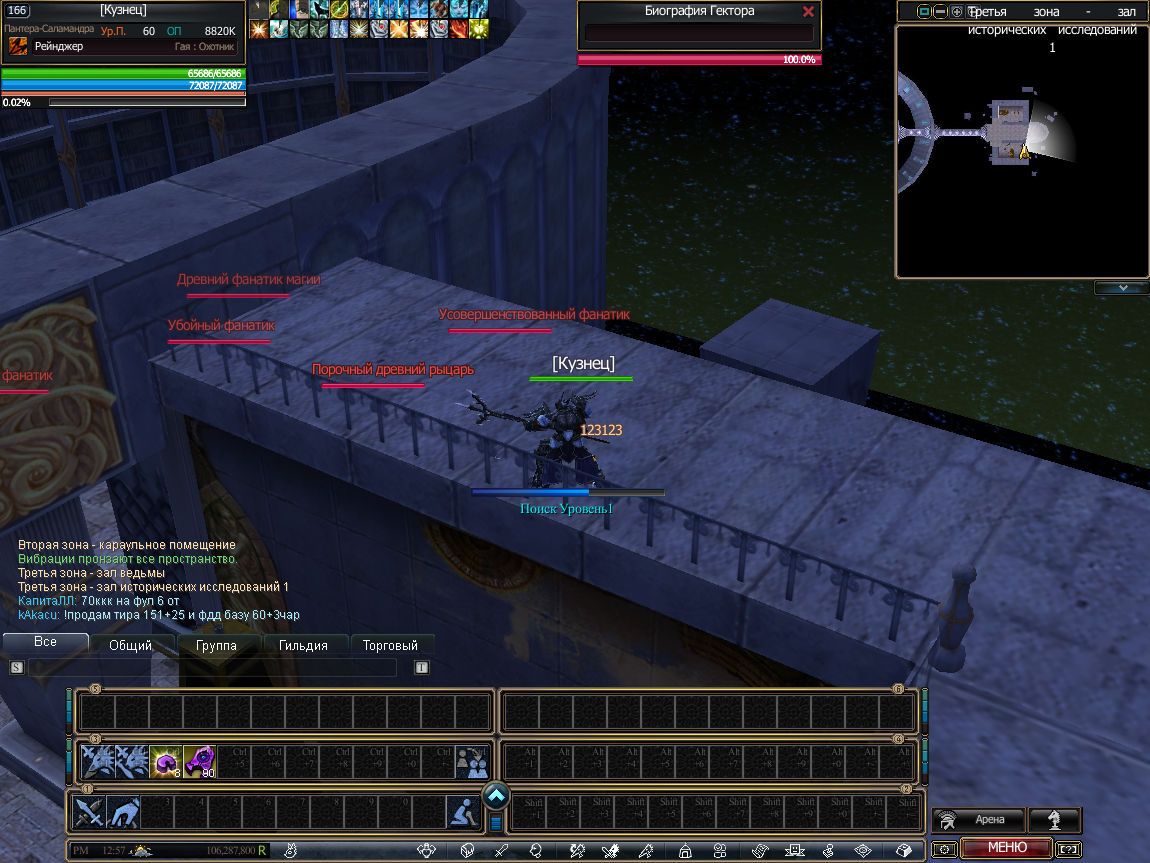Image resolution: width=1150 pixels, height=863 pixels.
Task: Click the minimap minus zoom button
Action: tap(940, 12)
